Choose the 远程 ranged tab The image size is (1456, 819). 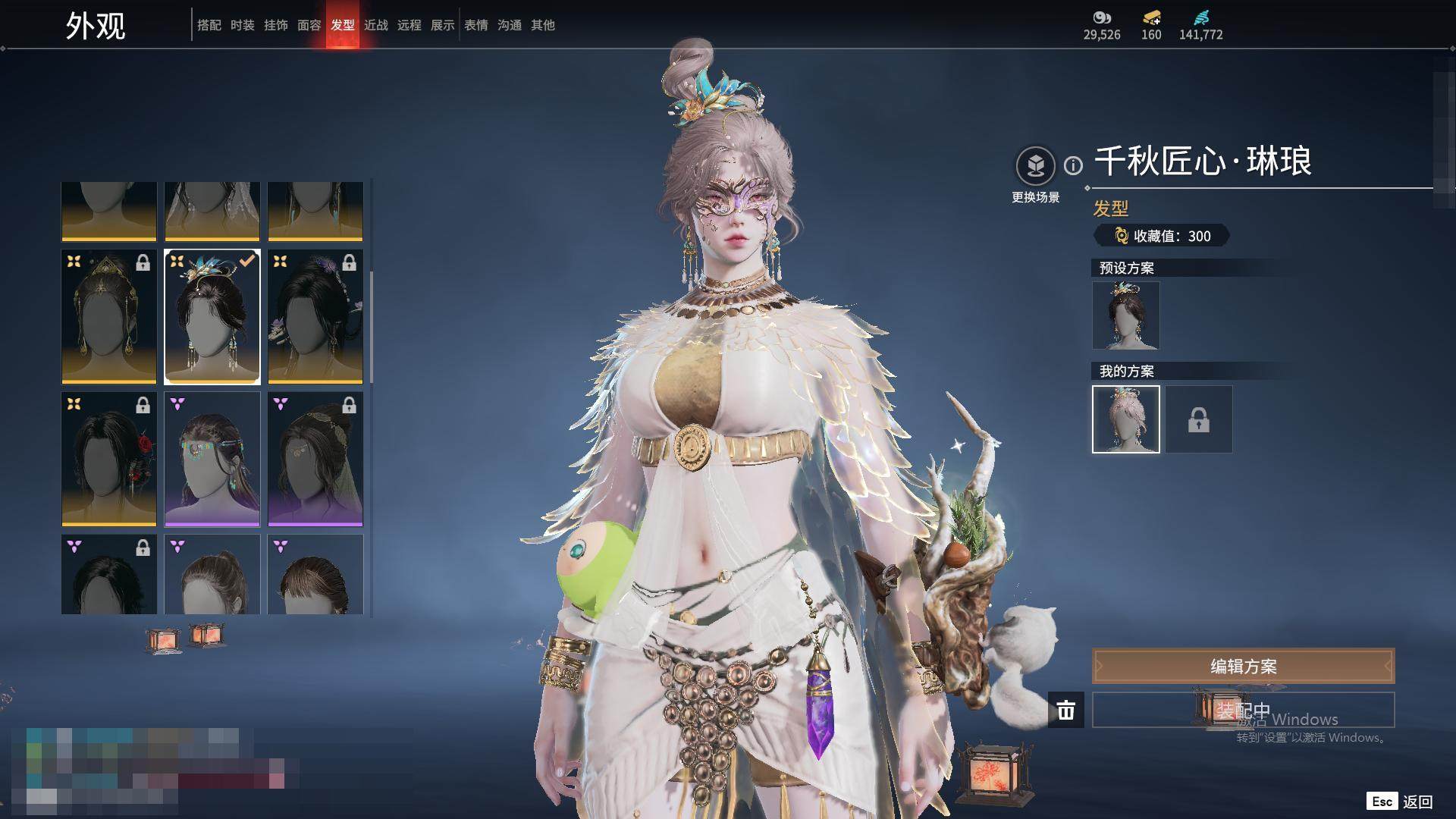[x=409, y=25]
